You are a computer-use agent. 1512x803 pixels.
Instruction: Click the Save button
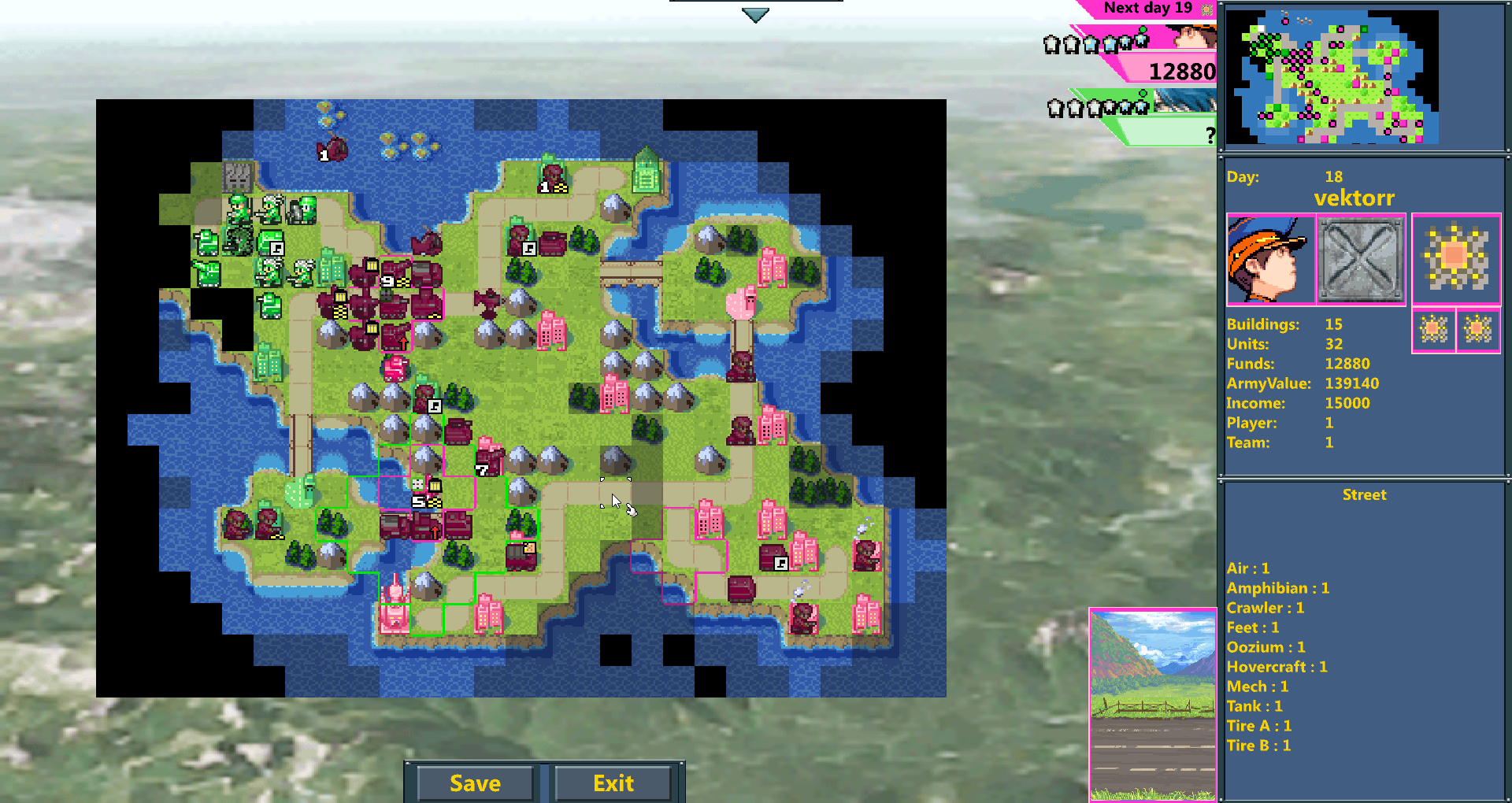474,783
